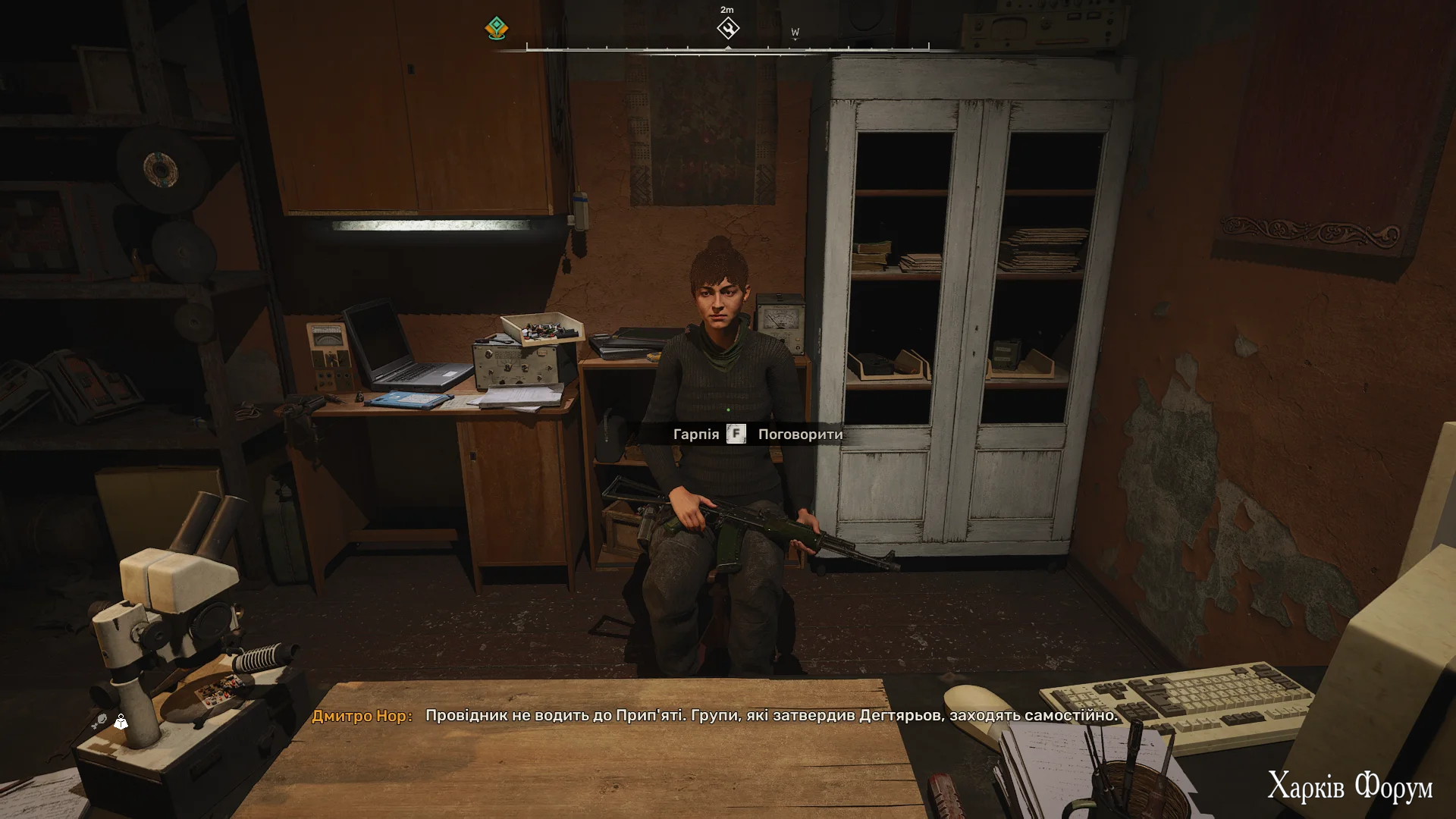Click the W heading on the compass bar
The height and width of the screenshot is (819, 1456).
pyautogui.click(x=795, y=33)
